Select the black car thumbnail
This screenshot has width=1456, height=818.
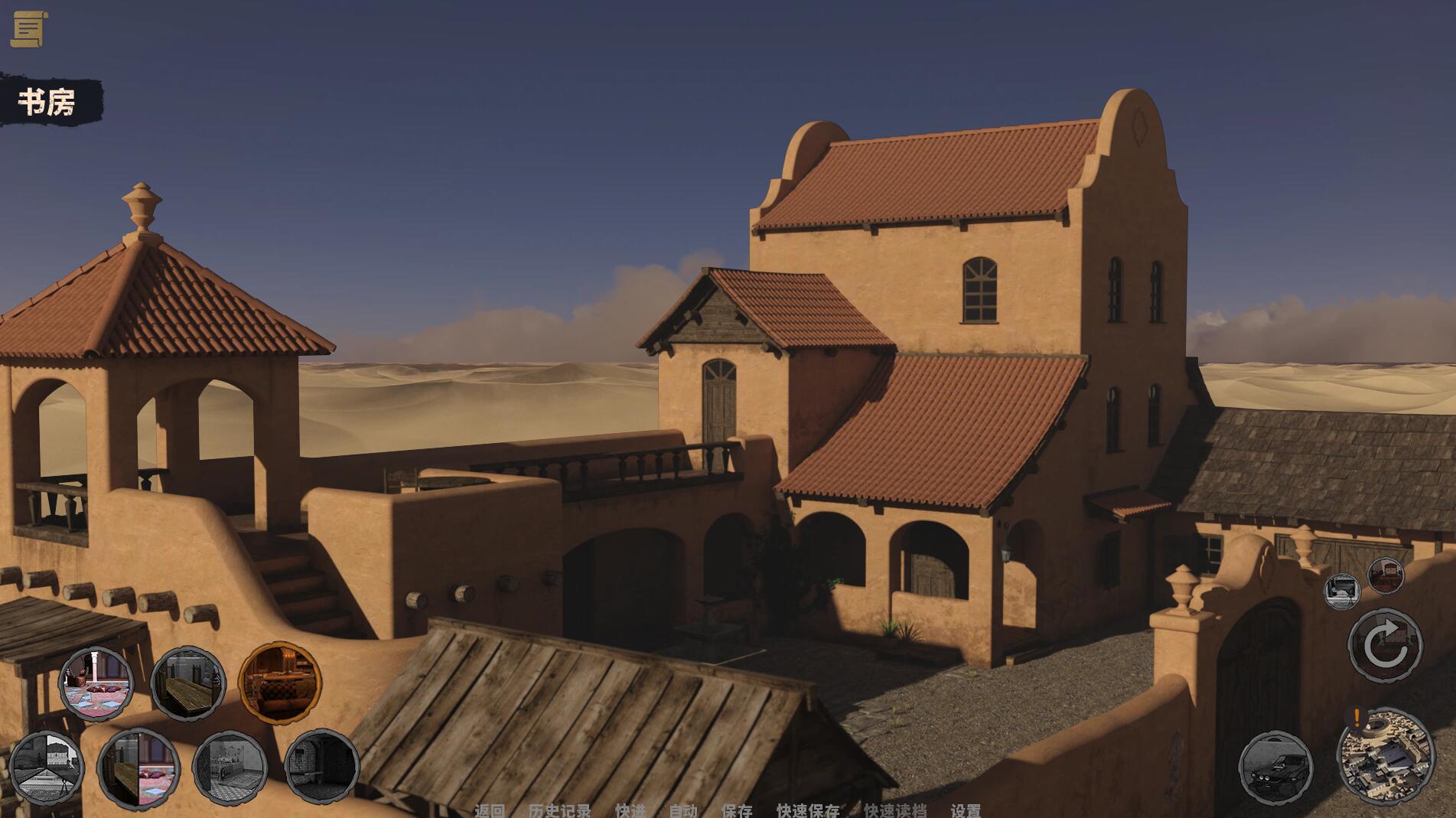[x=1275, y=767]
